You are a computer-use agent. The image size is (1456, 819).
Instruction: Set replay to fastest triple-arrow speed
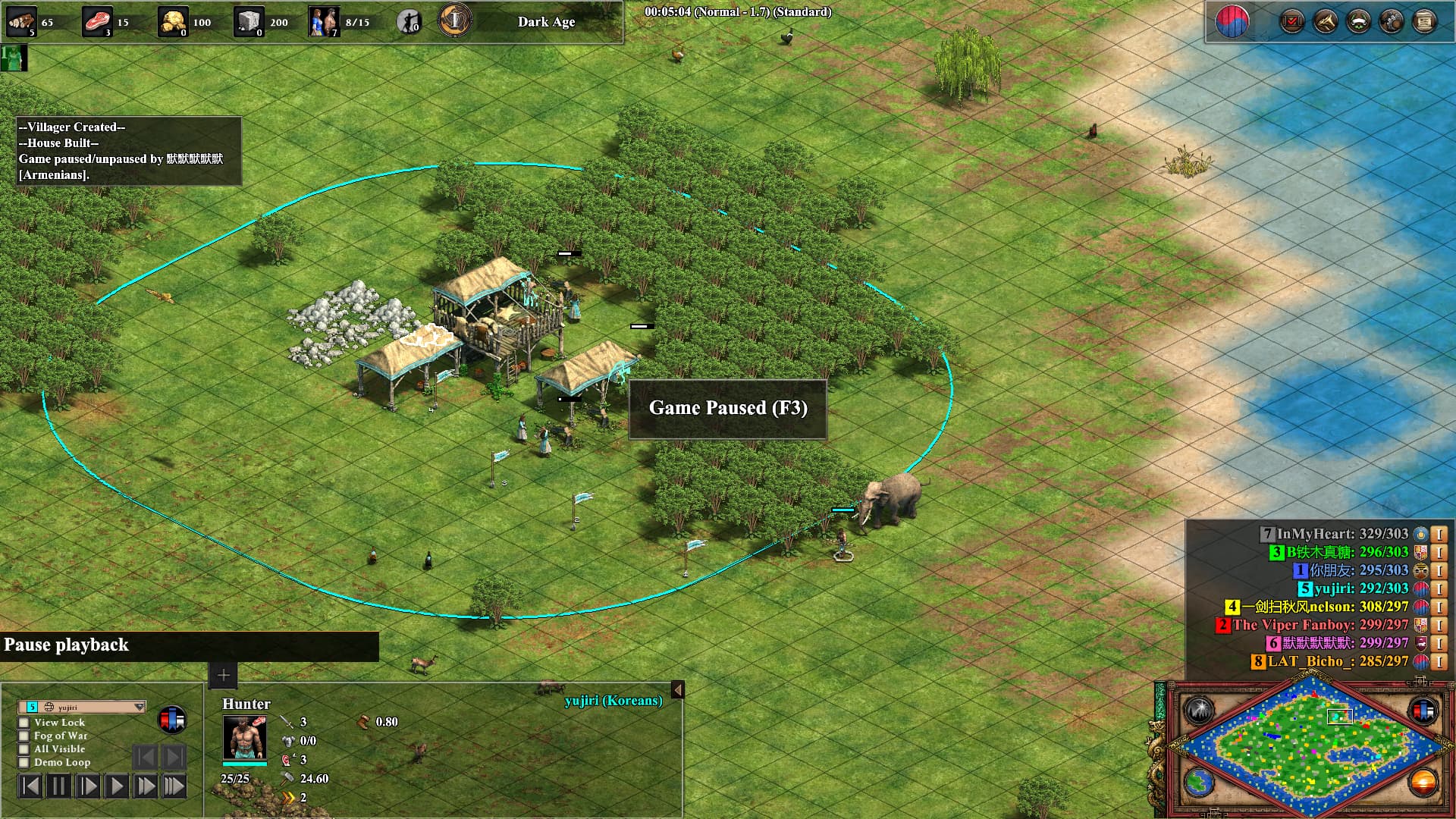pos(174,786)
